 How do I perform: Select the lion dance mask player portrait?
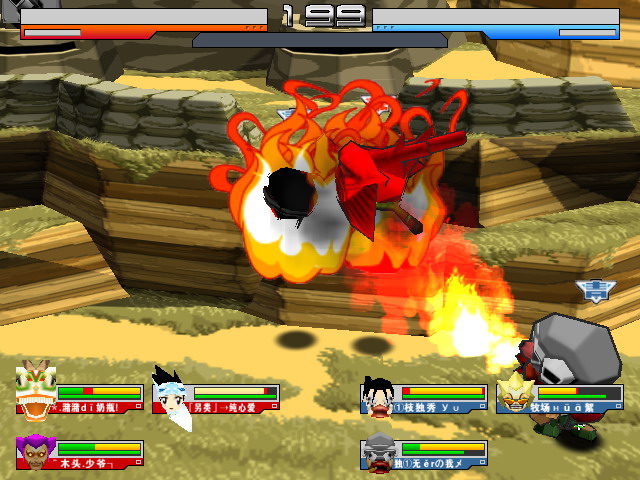[36, 391]
